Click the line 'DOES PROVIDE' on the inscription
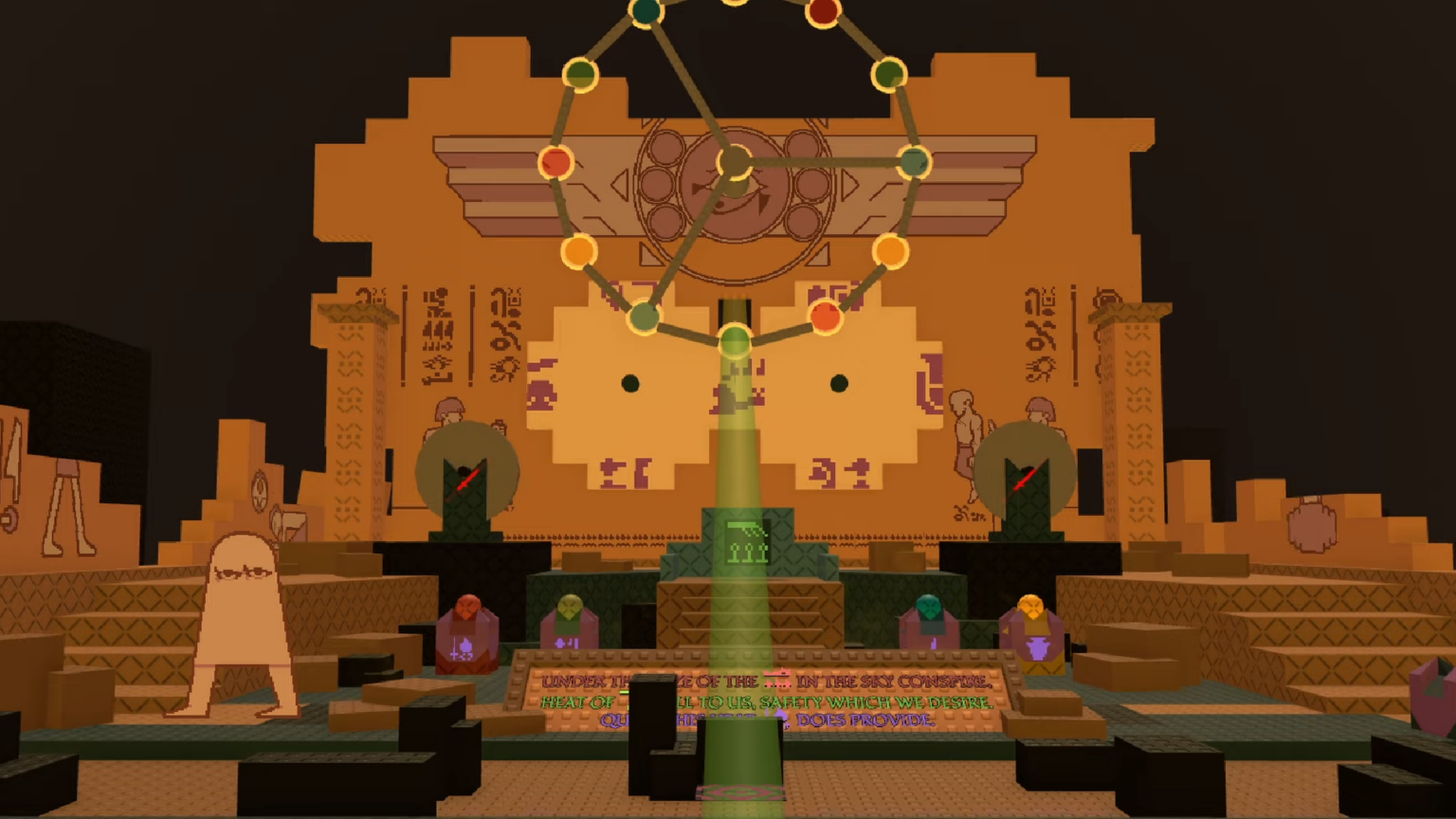Screen dimensions: 1456x819 [x=872, y=720]
